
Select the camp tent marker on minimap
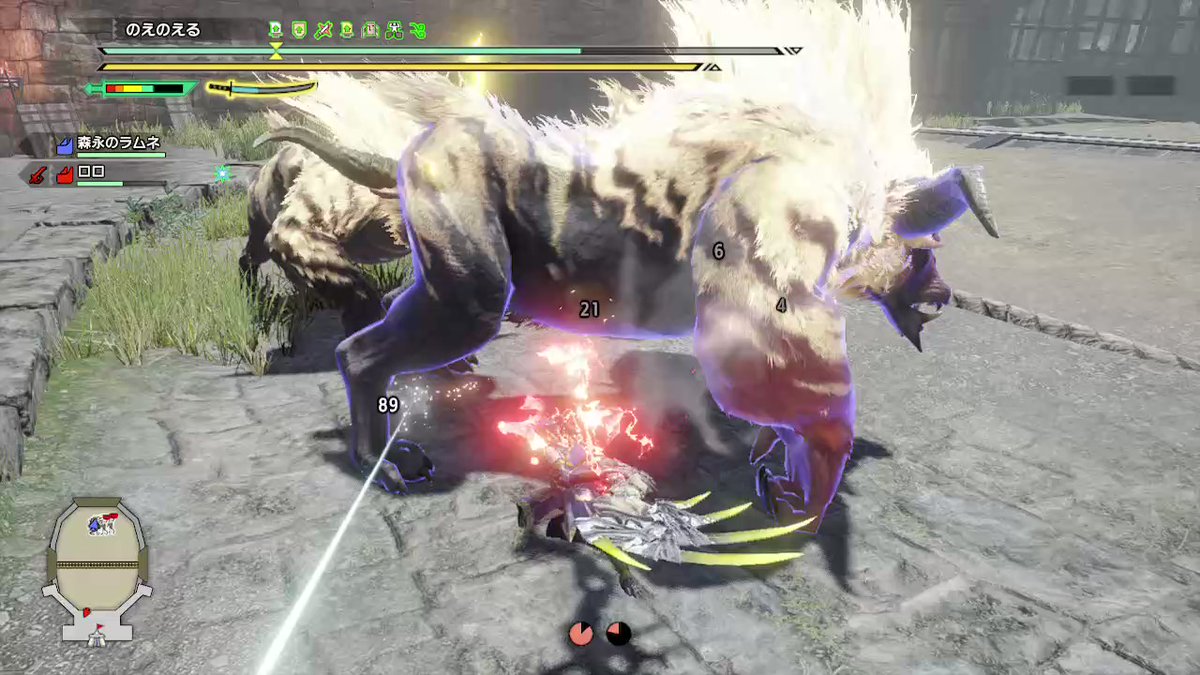click(97, 632)
